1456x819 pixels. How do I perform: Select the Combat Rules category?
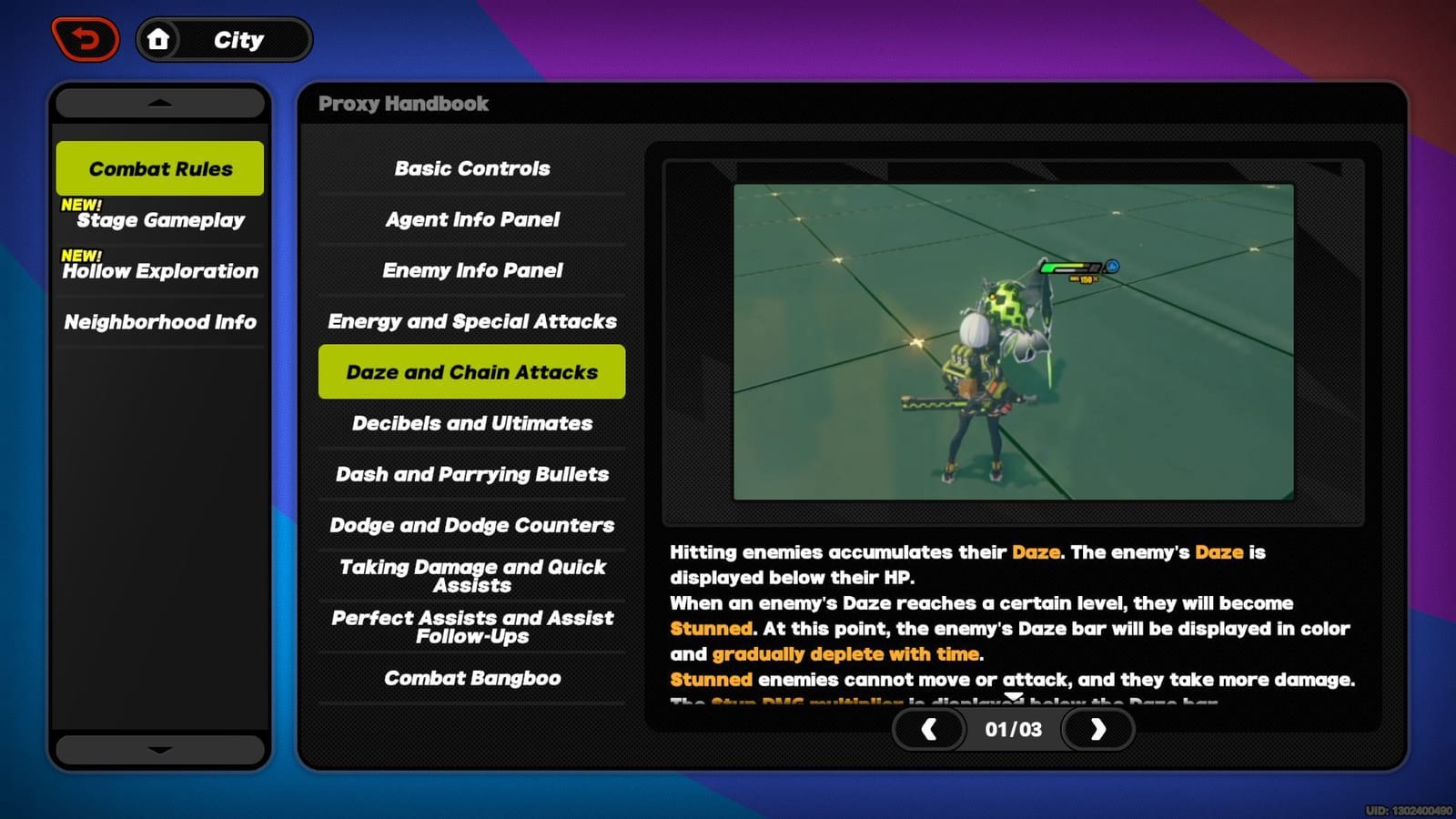(159, 168)
